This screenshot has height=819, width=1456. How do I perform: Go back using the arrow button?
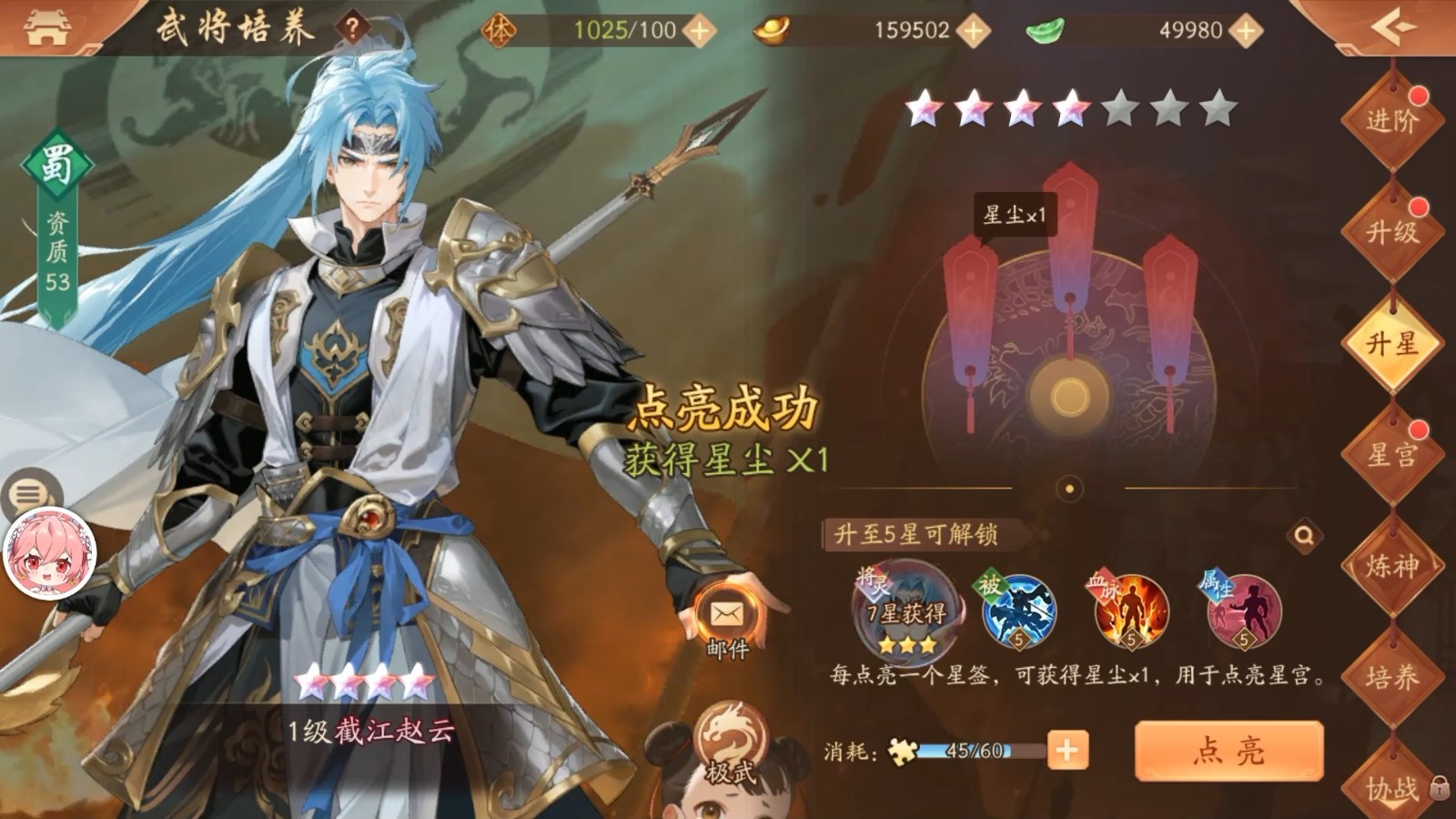(1392, 27)
